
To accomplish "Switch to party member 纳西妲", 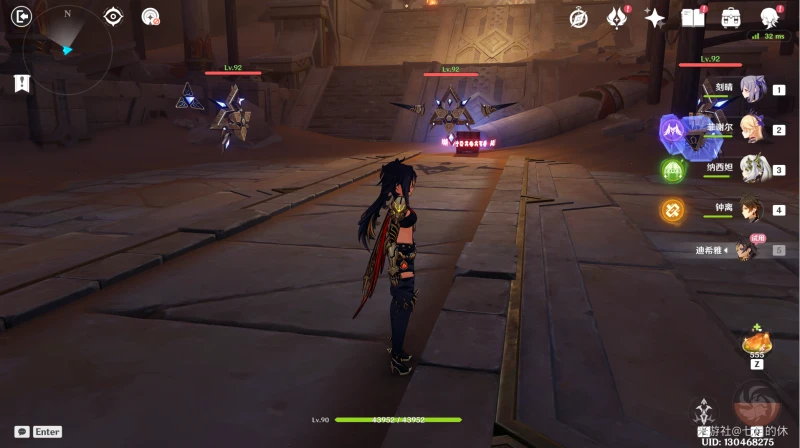I will click(751, 170).
